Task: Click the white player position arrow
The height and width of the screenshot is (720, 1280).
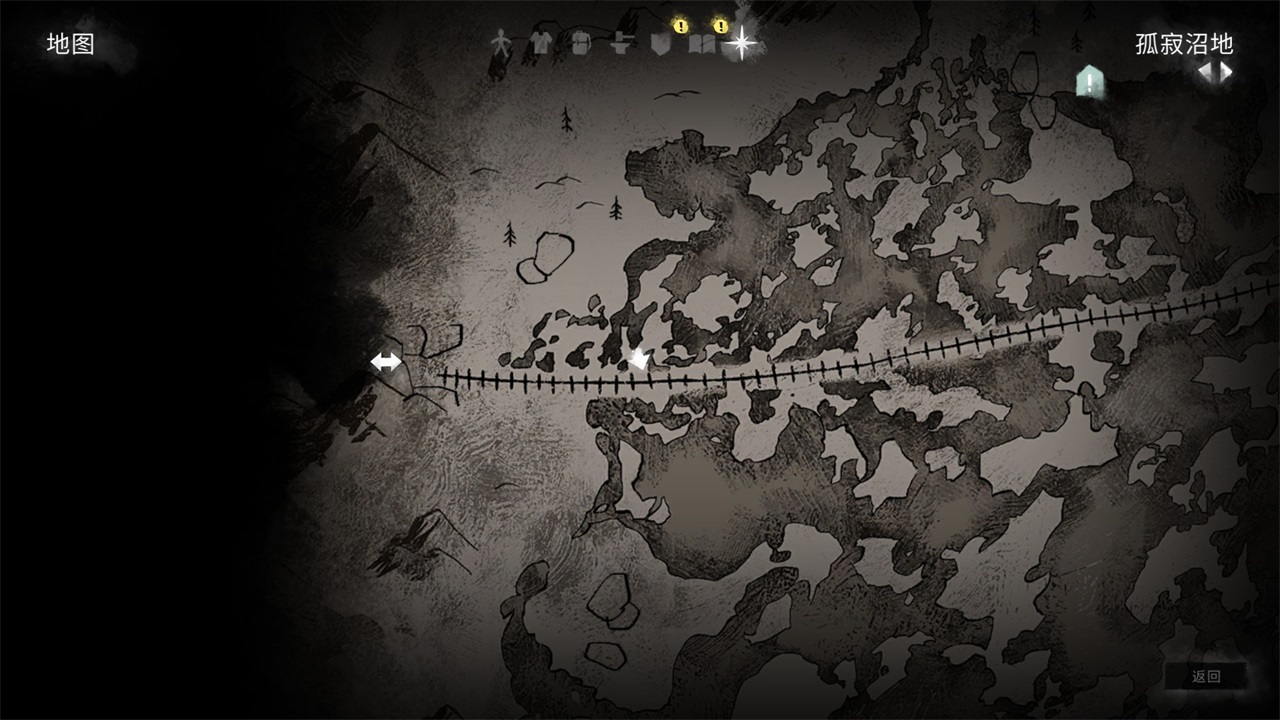Action: coord(638,359)
